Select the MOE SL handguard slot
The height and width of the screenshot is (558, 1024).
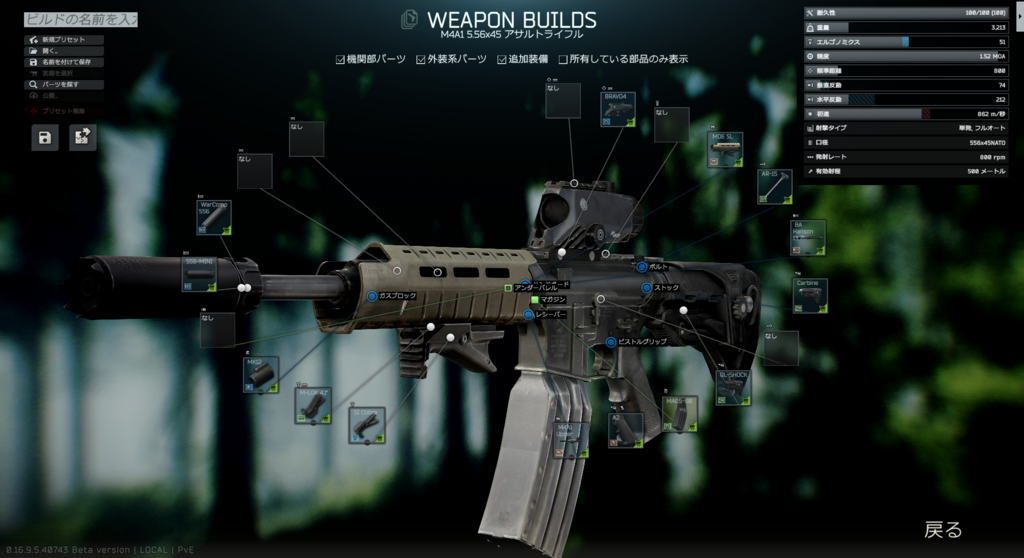click(x=725, y=150)
